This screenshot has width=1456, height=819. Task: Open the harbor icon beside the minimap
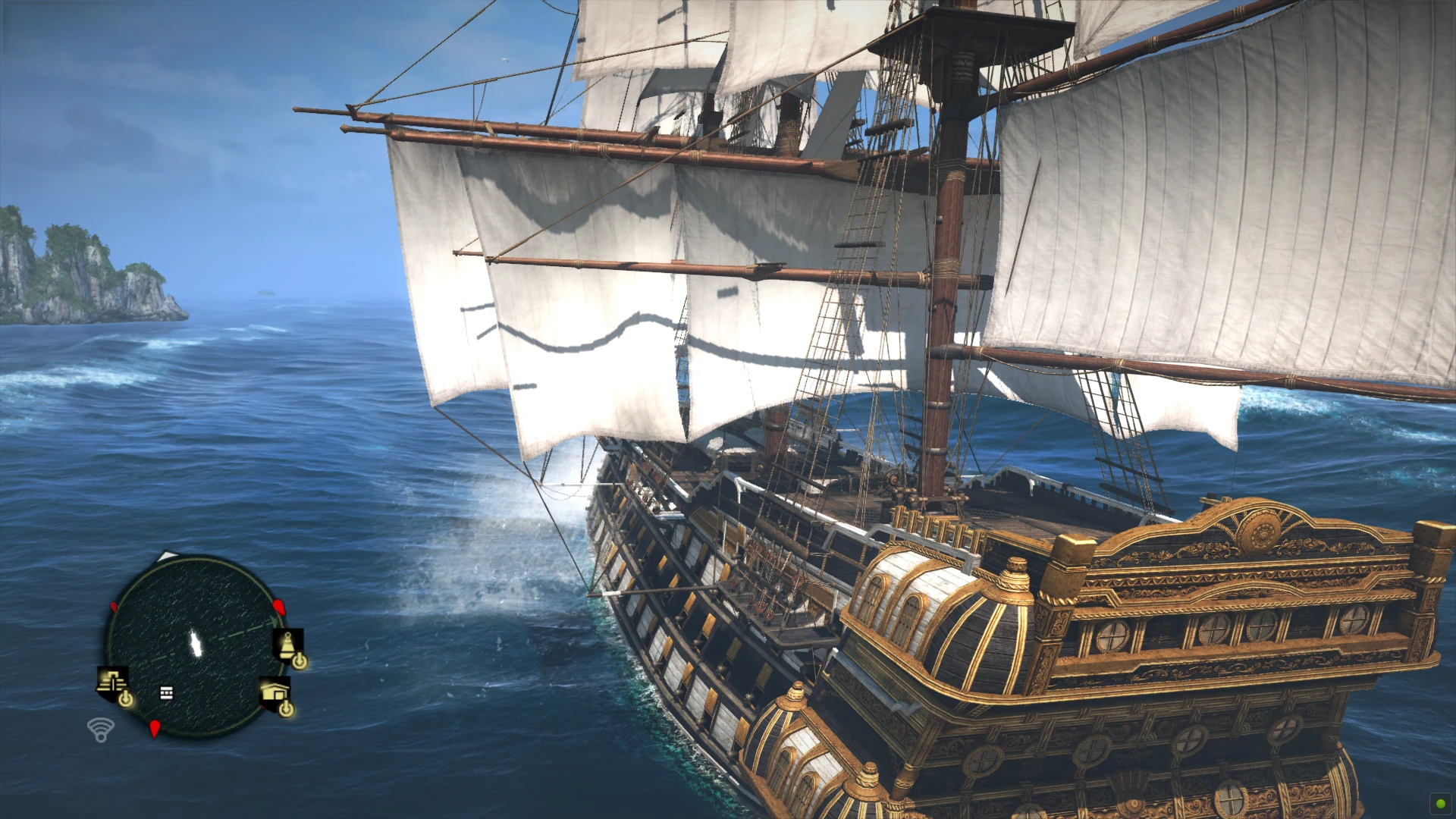276,692
